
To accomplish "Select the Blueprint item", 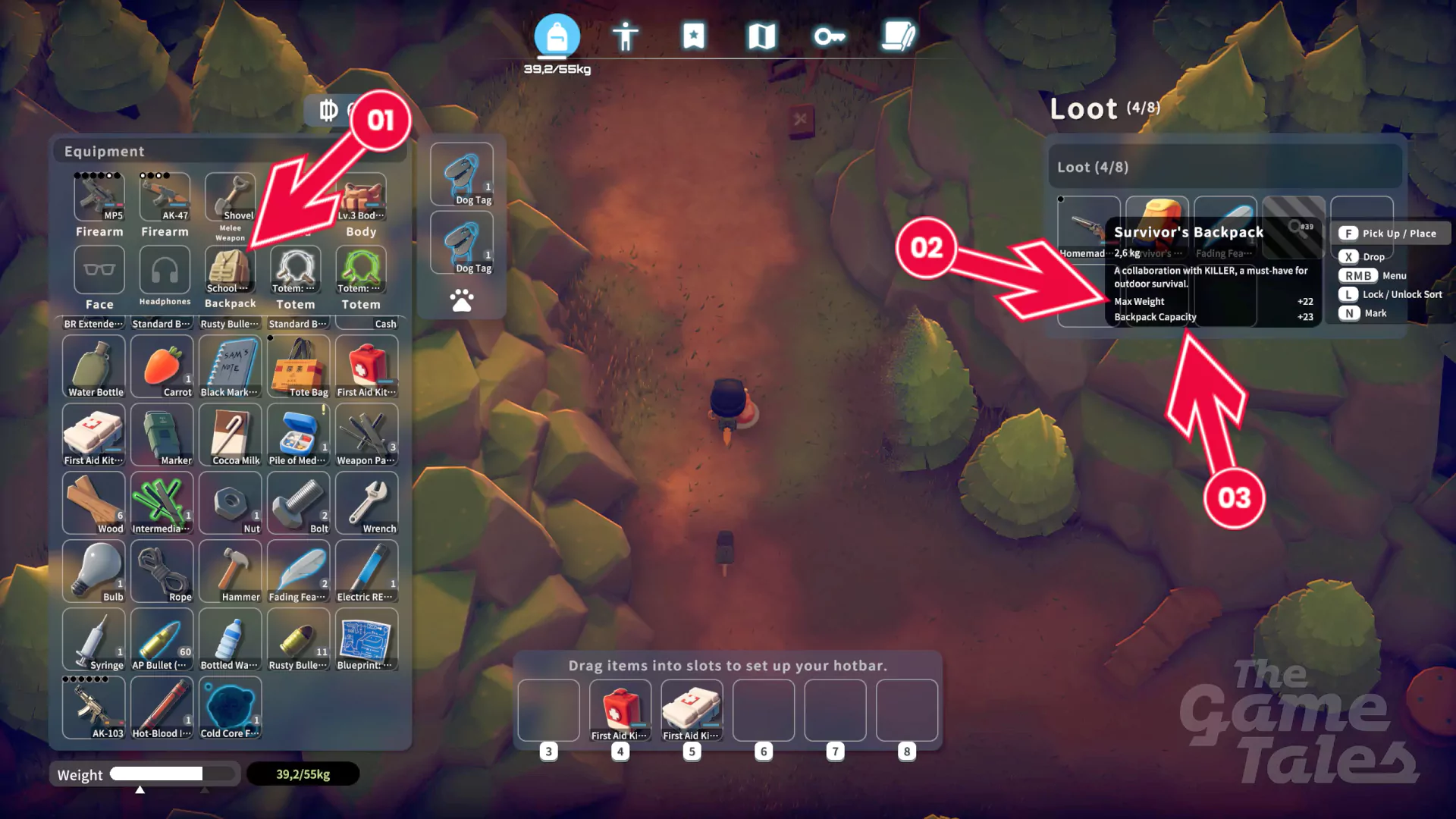I will coord(367,639).
